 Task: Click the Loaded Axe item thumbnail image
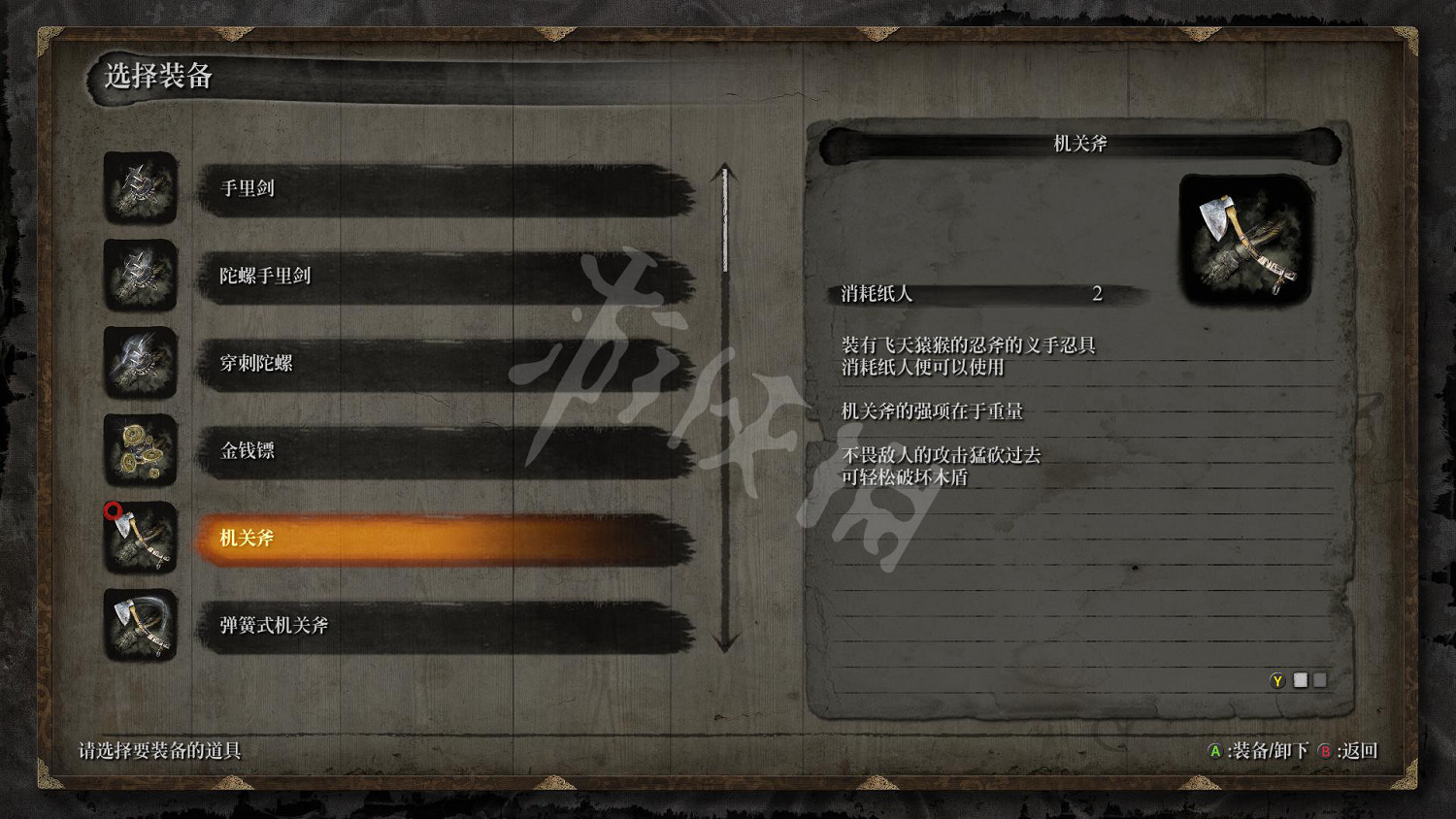pos(1244,238)
